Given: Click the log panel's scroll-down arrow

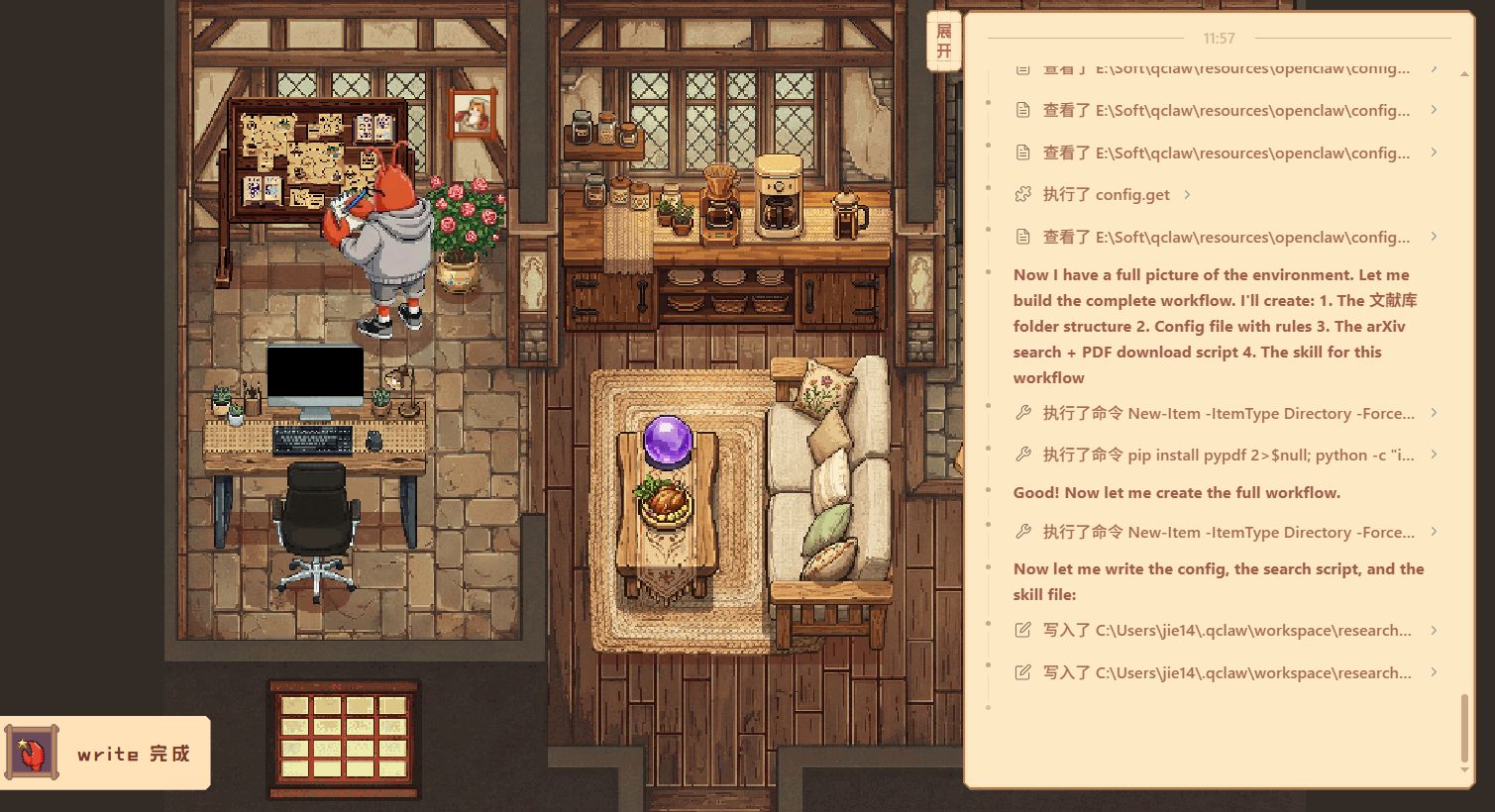Looking at the screenshot, I should [1464, 769].
